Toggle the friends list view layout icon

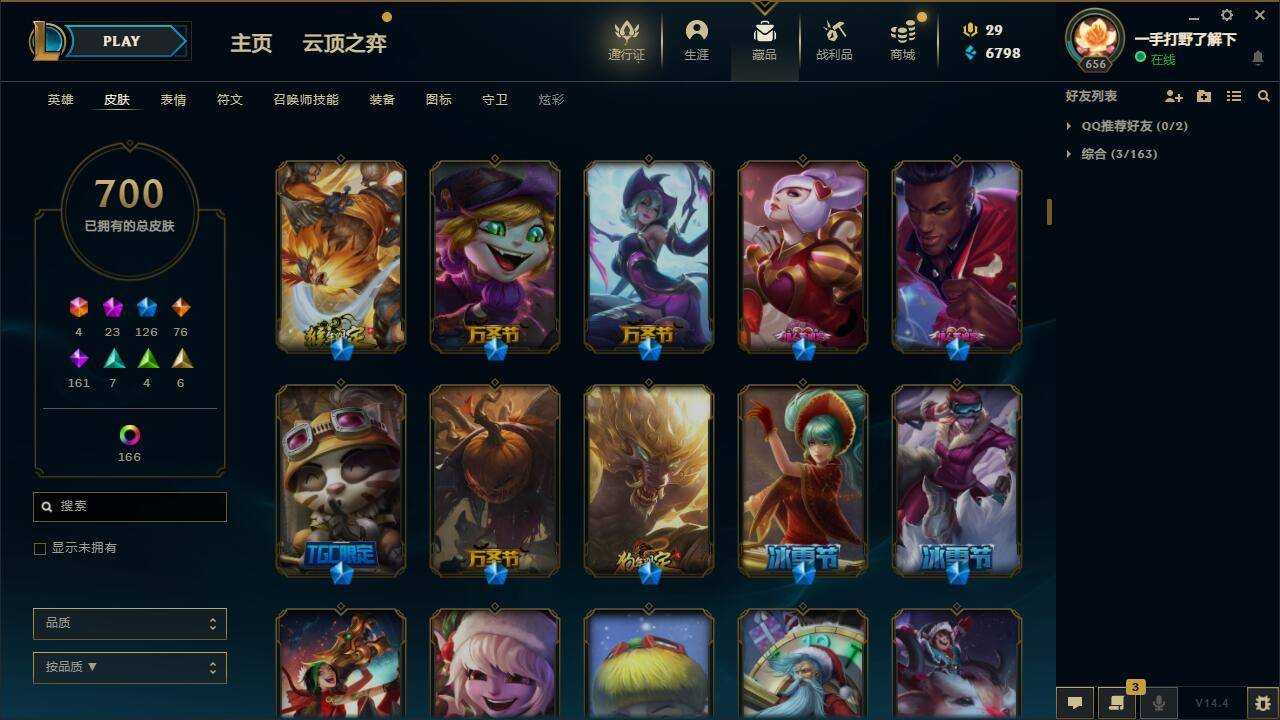[1234, 96]
